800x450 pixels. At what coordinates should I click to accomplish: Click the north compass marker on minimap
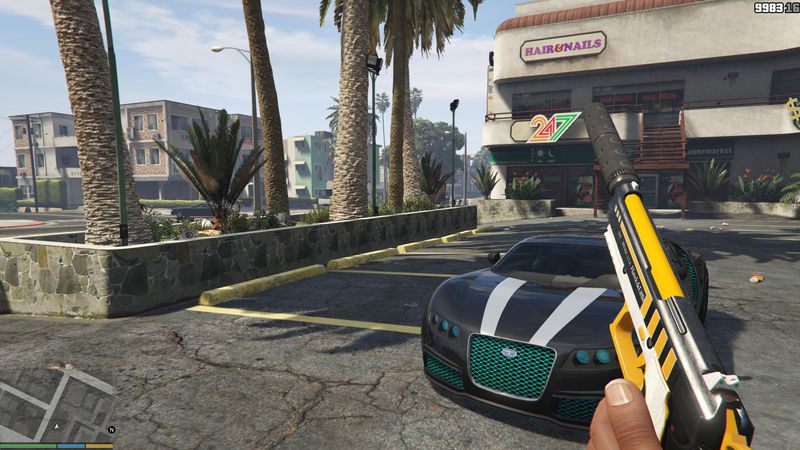pyautogui.click(x=111, y=429)
